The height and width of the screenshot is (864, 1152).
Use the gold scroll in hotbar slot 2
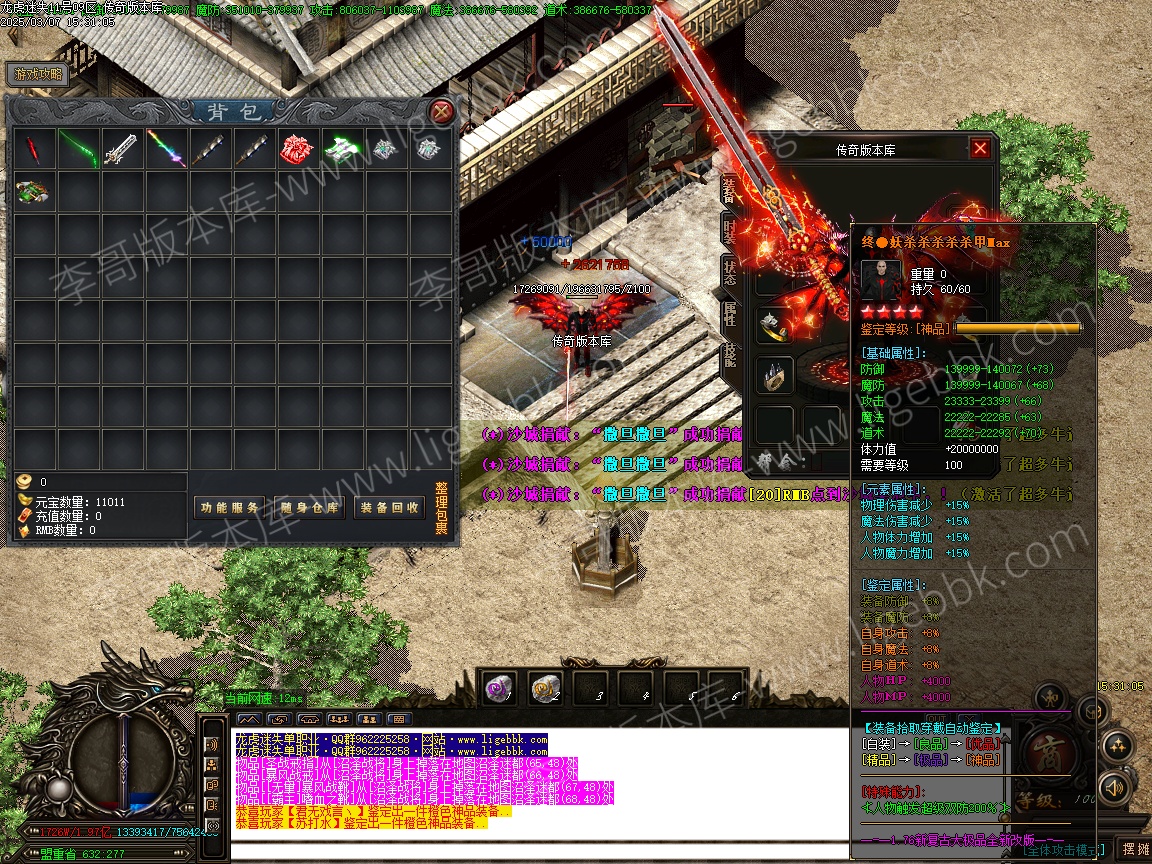(x=545, y=687)
